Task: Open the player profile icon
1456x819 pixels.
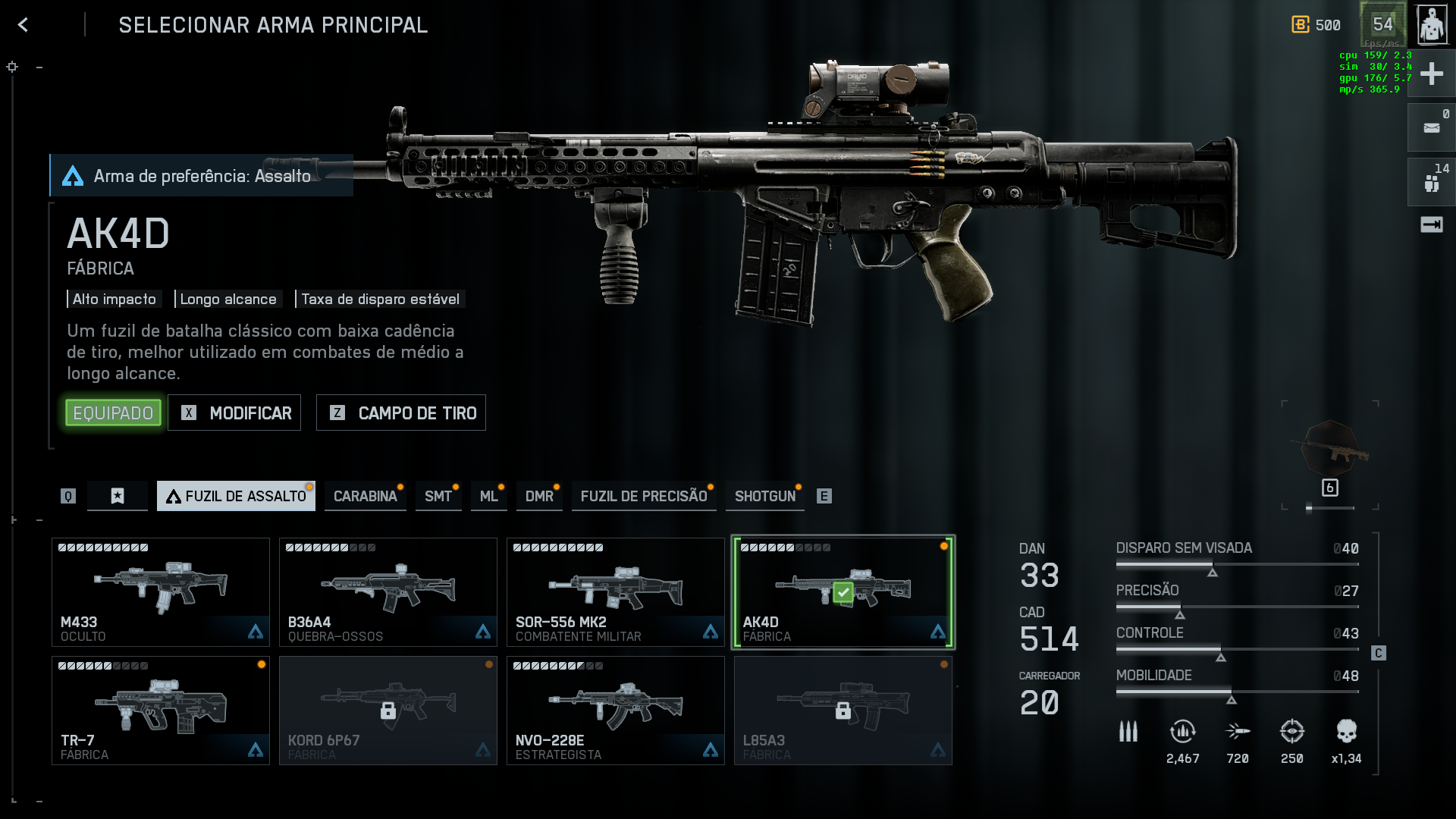Action: pos(1432,25)
